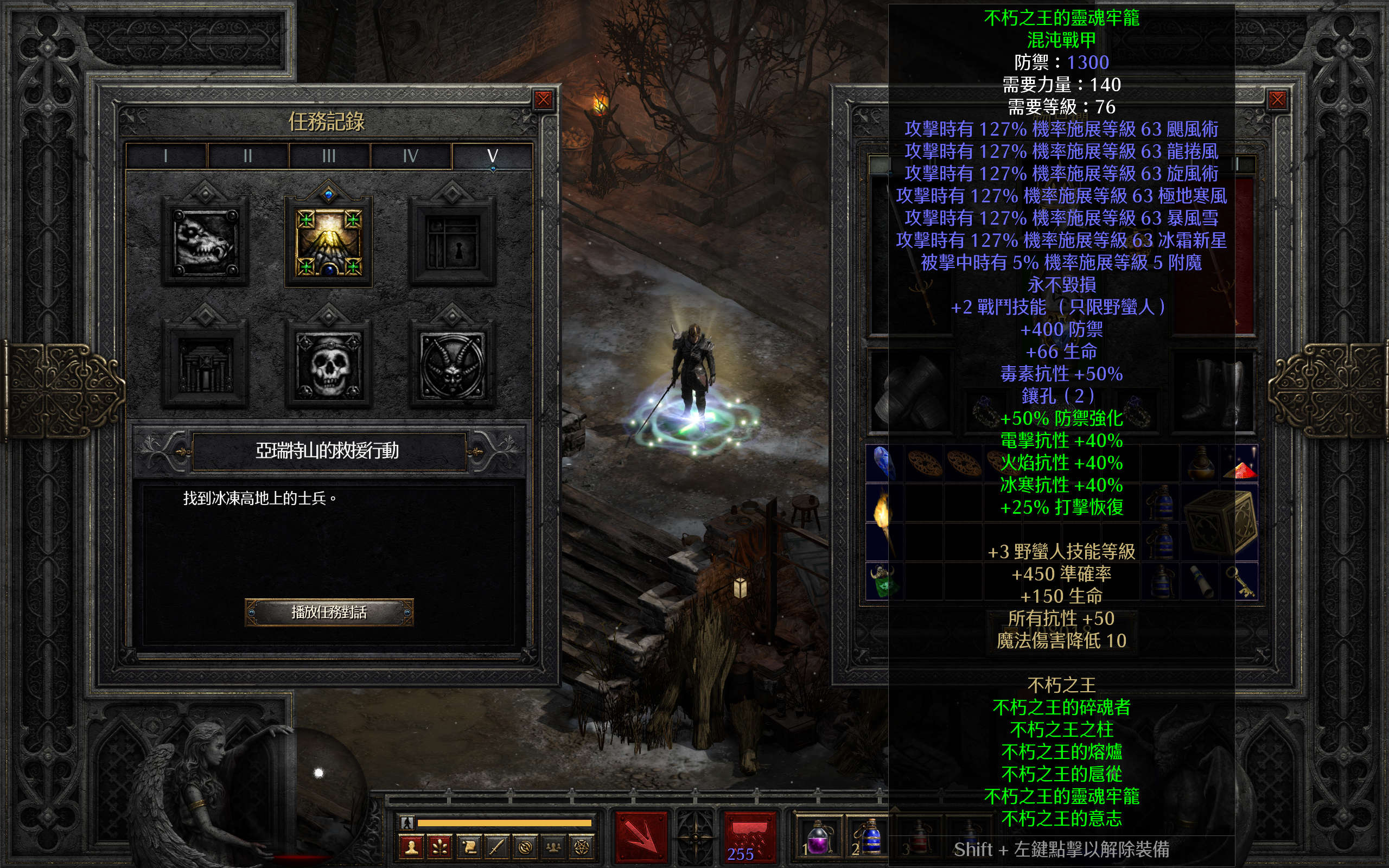Select the wolf-head quest icon
This screenshot has height=868, width=1389.
(205, 242)
